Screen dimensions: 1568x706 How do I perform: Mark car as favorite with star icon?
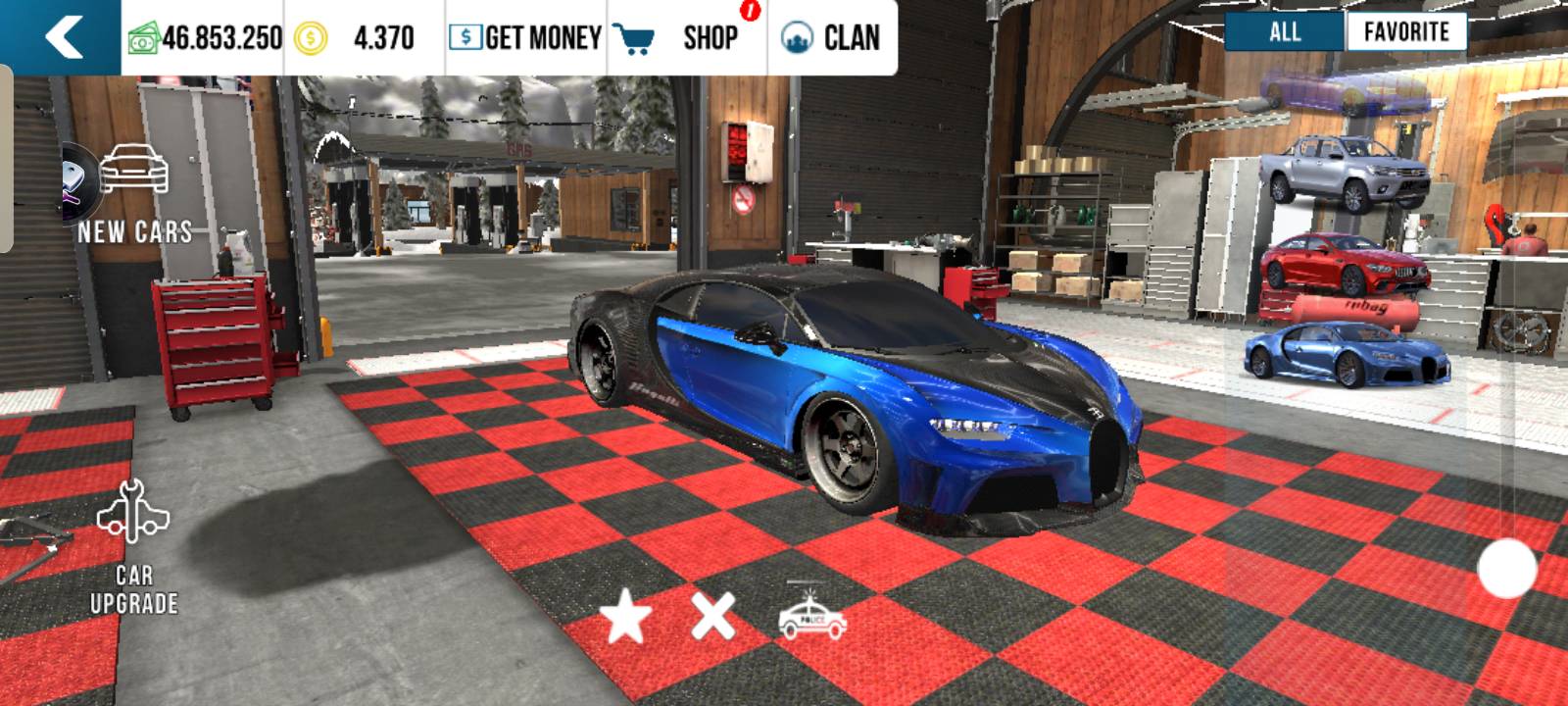[625, 618]
